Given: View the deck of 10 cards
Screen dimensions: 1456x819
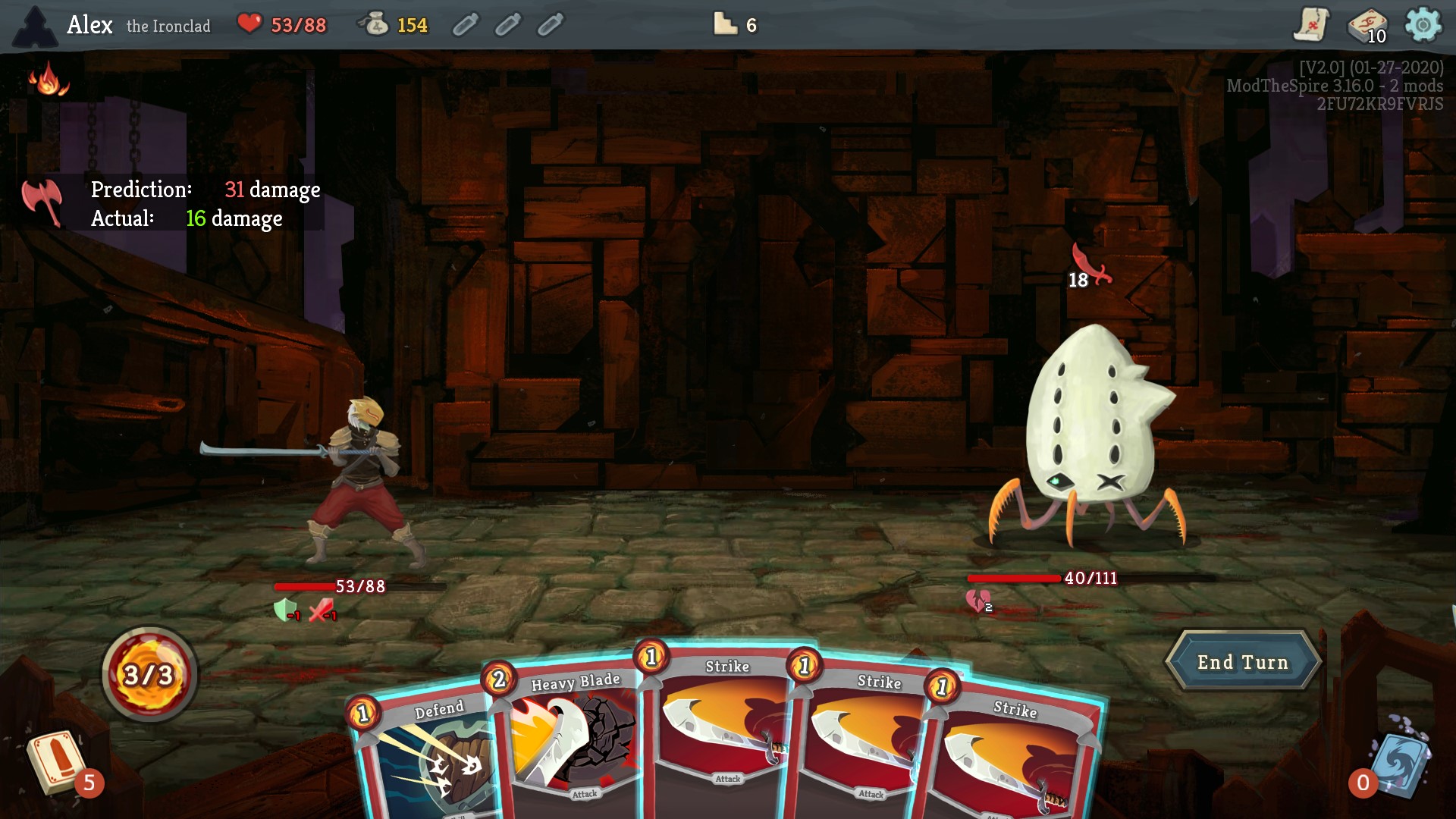Looking at the screenshot, I should [x=1367, y=27].
